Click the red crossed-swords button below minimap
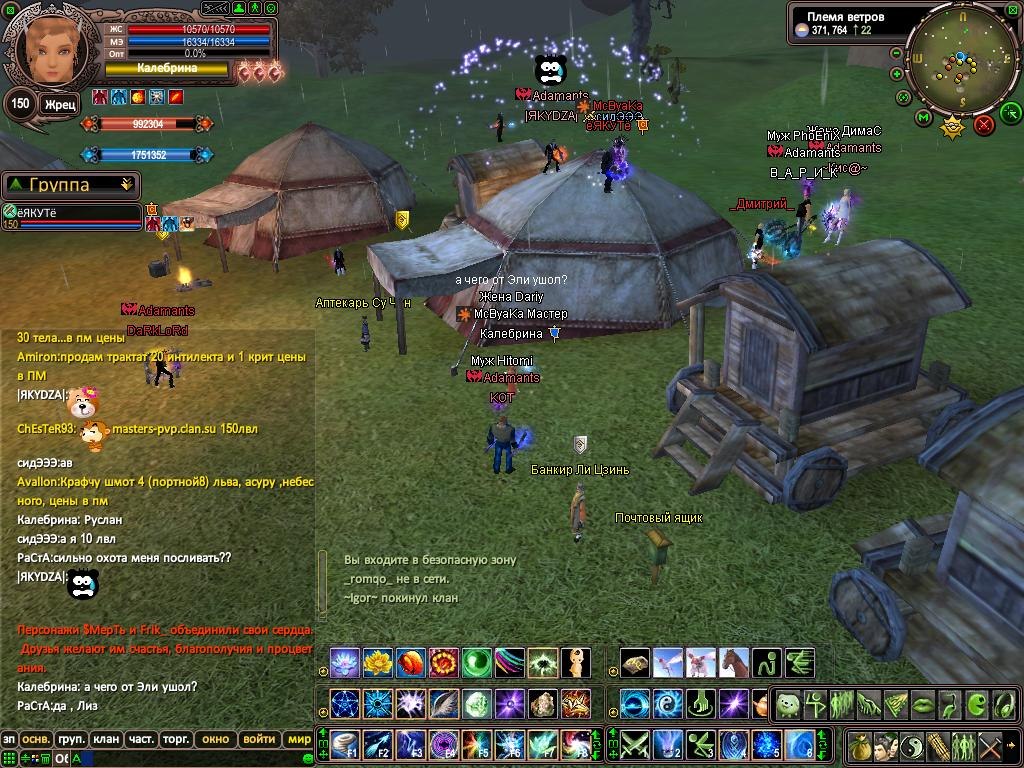 984,124
